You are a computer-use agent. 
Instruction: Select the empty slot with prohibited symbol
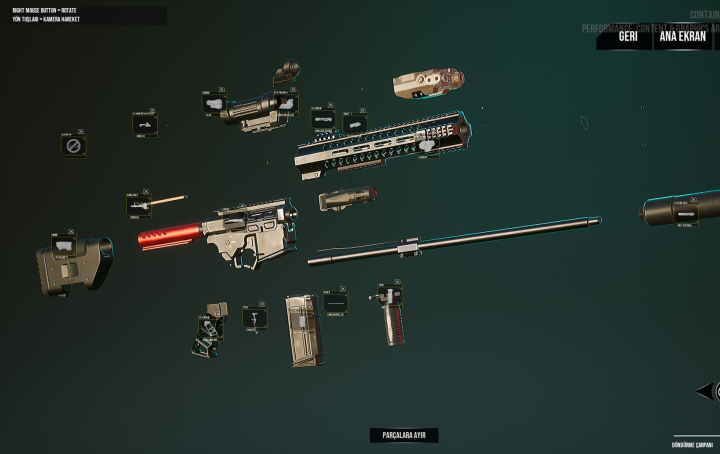coord(73,146)
